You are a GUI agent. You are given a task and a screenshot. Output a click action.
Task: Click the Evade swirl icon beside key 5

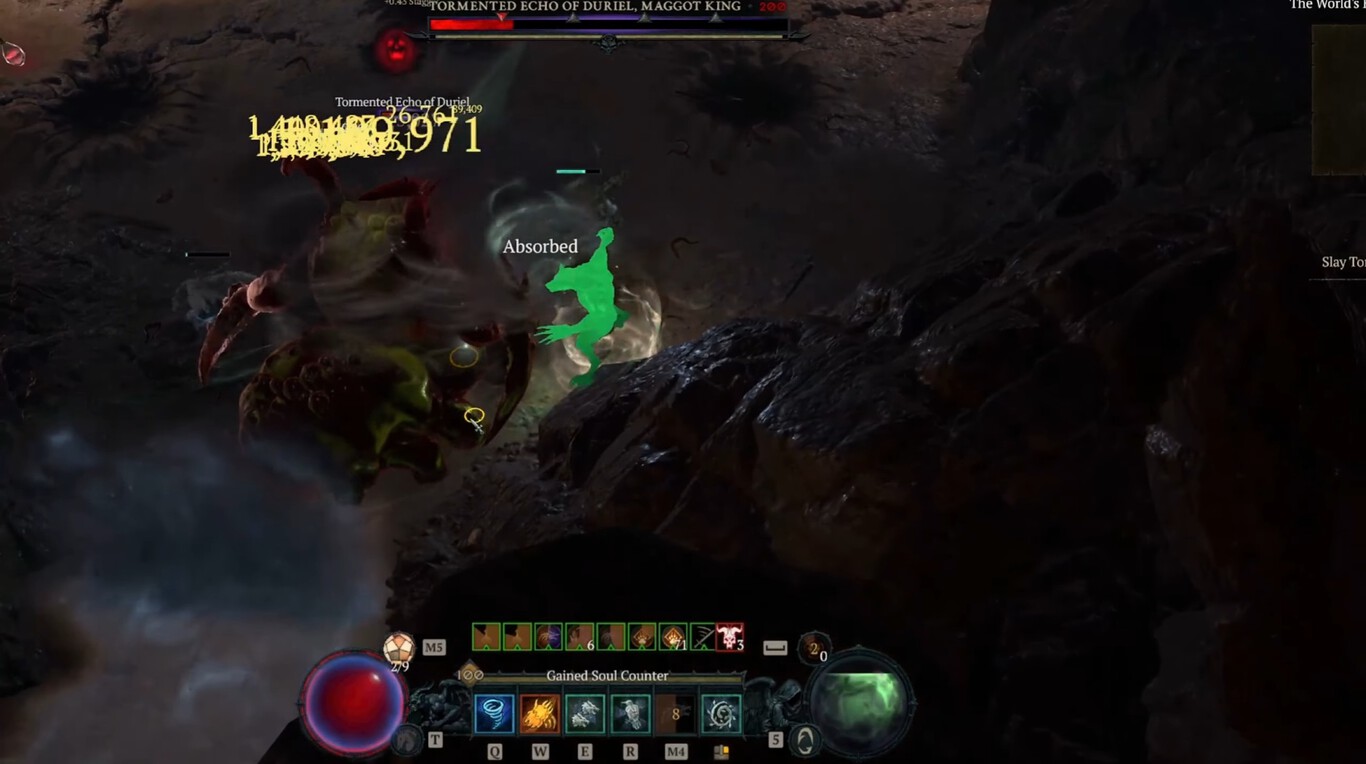pos(806,741)
